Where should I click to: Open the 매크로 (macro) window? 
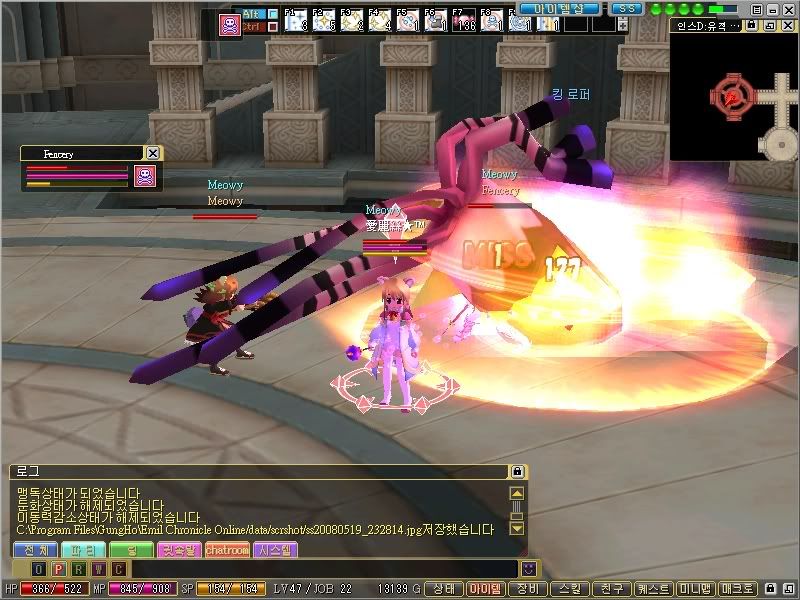(x=738, y=589)
